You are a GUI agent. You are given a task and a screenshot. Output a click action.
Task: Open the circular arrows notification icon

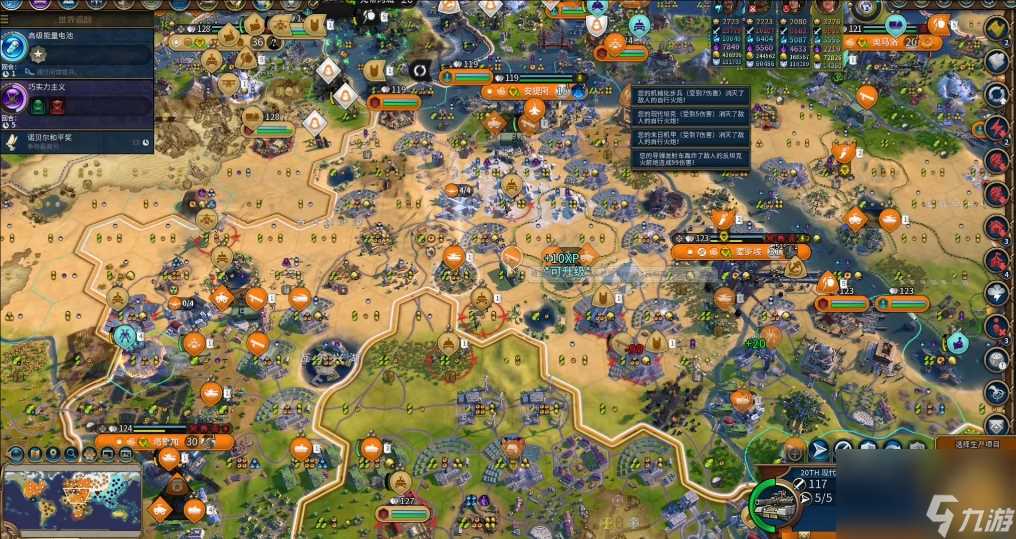tap(997, 94)
